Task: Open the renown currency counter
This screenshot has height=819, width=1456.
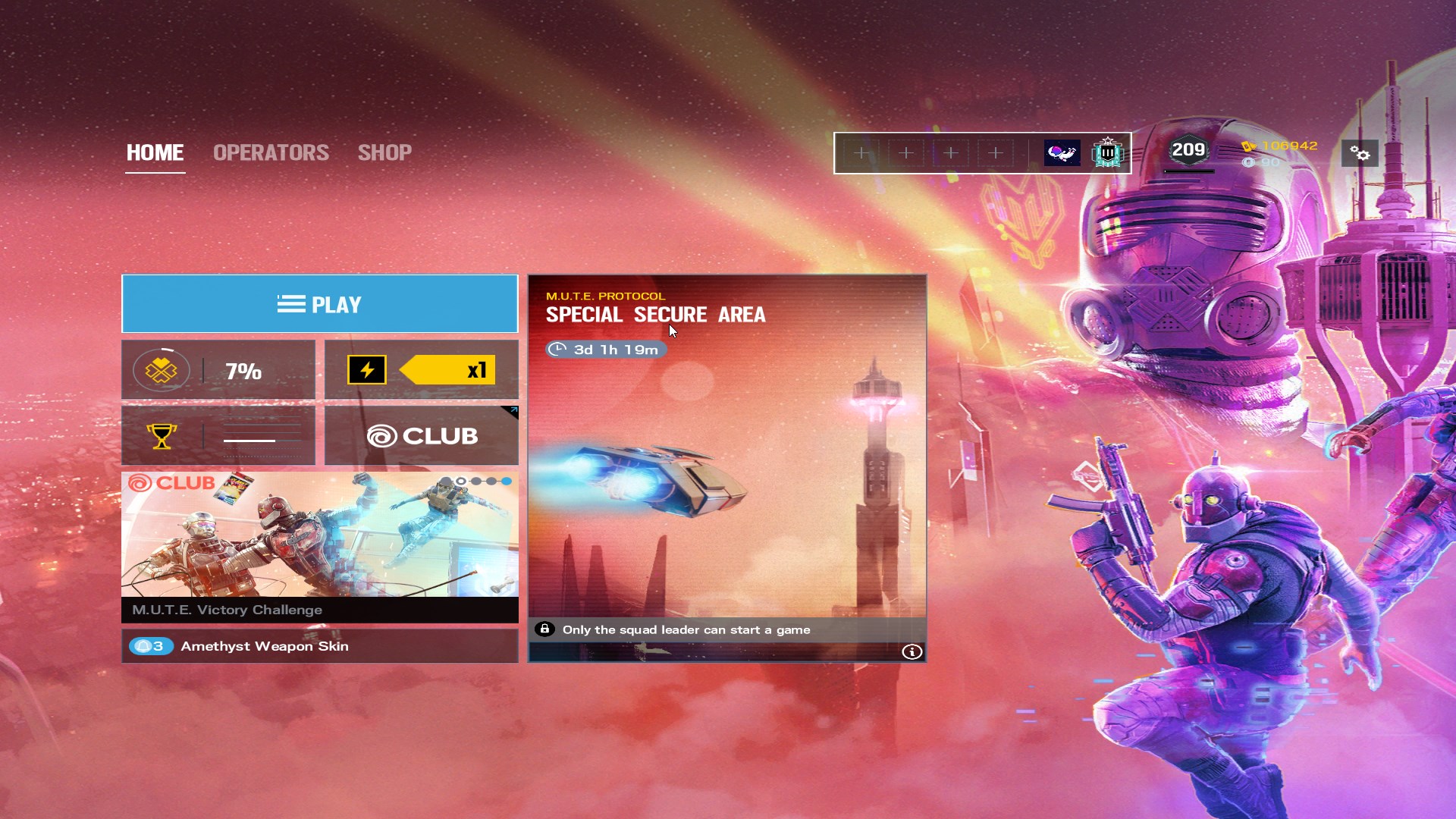Action: 1281,146
